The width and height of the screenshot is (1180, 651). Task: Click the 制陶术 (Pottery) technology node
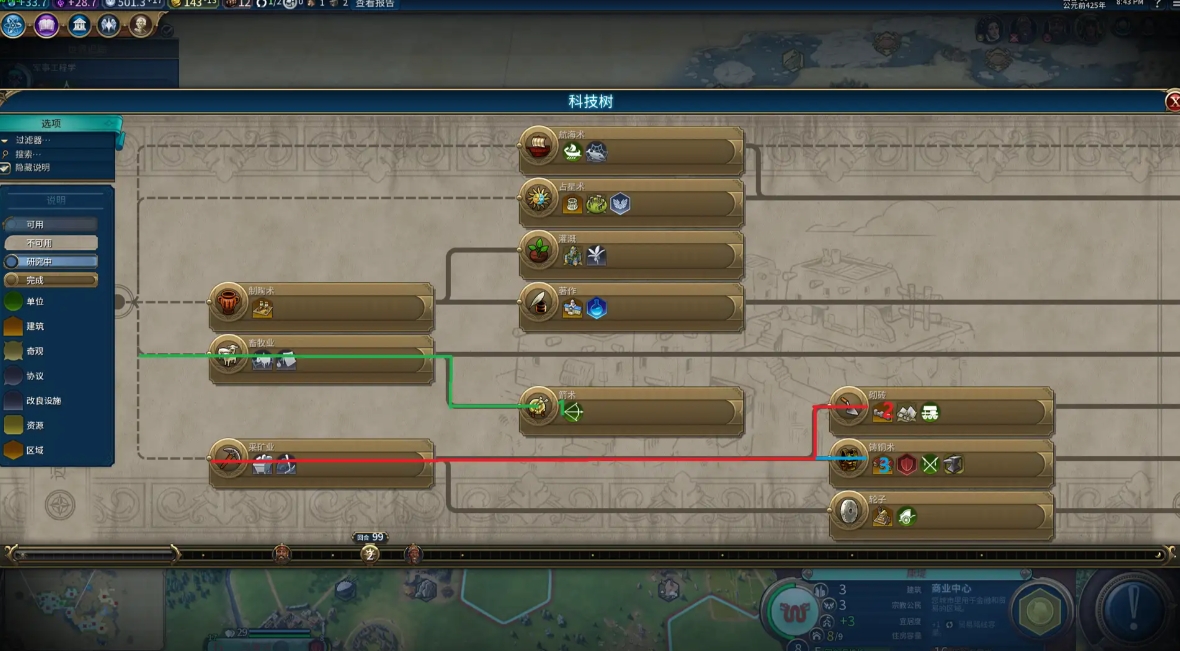click(x=321, y=307)
